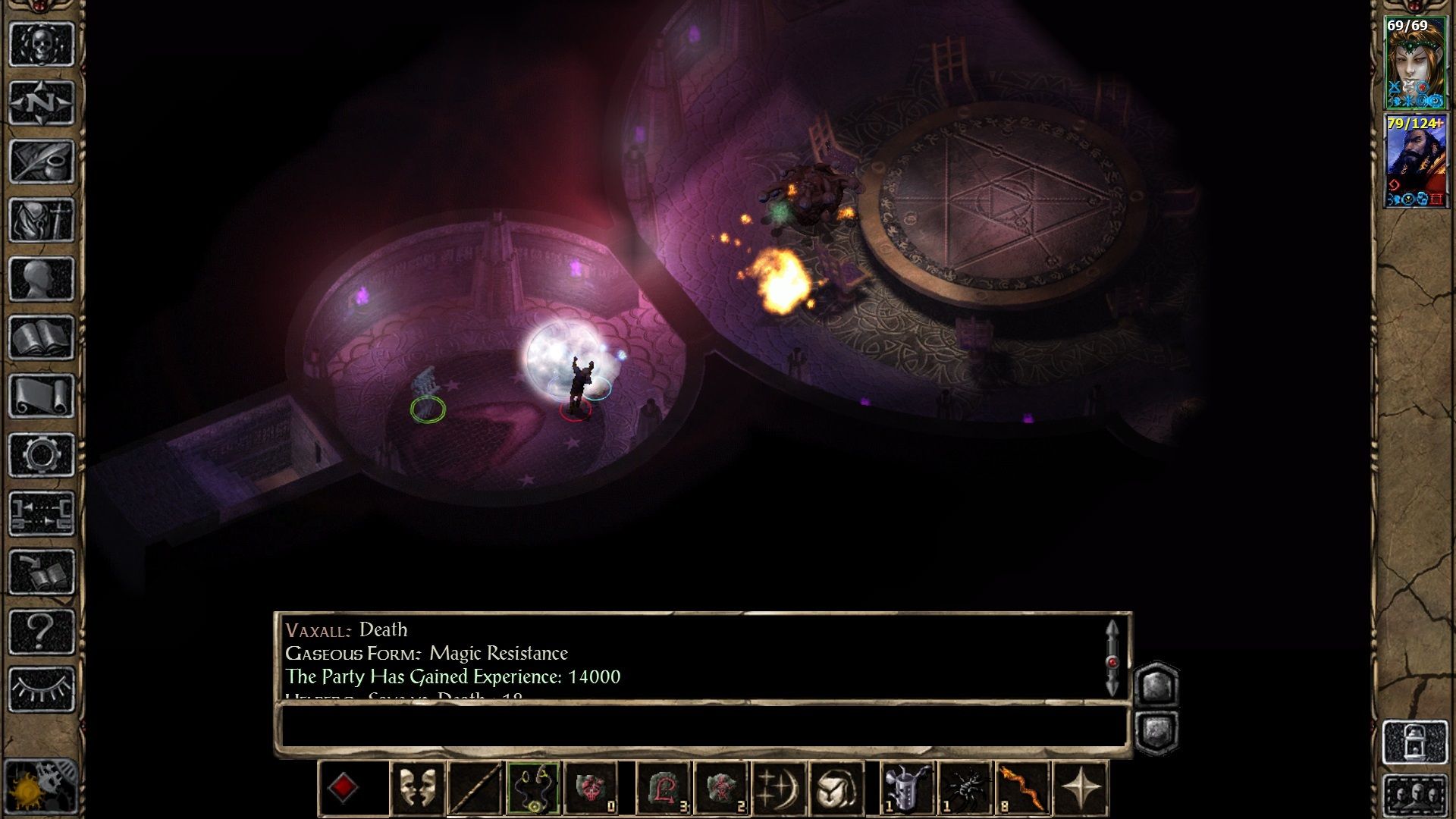Open special abilities with the four-point star
1456x819 pixels.
tap(1081, 789)
